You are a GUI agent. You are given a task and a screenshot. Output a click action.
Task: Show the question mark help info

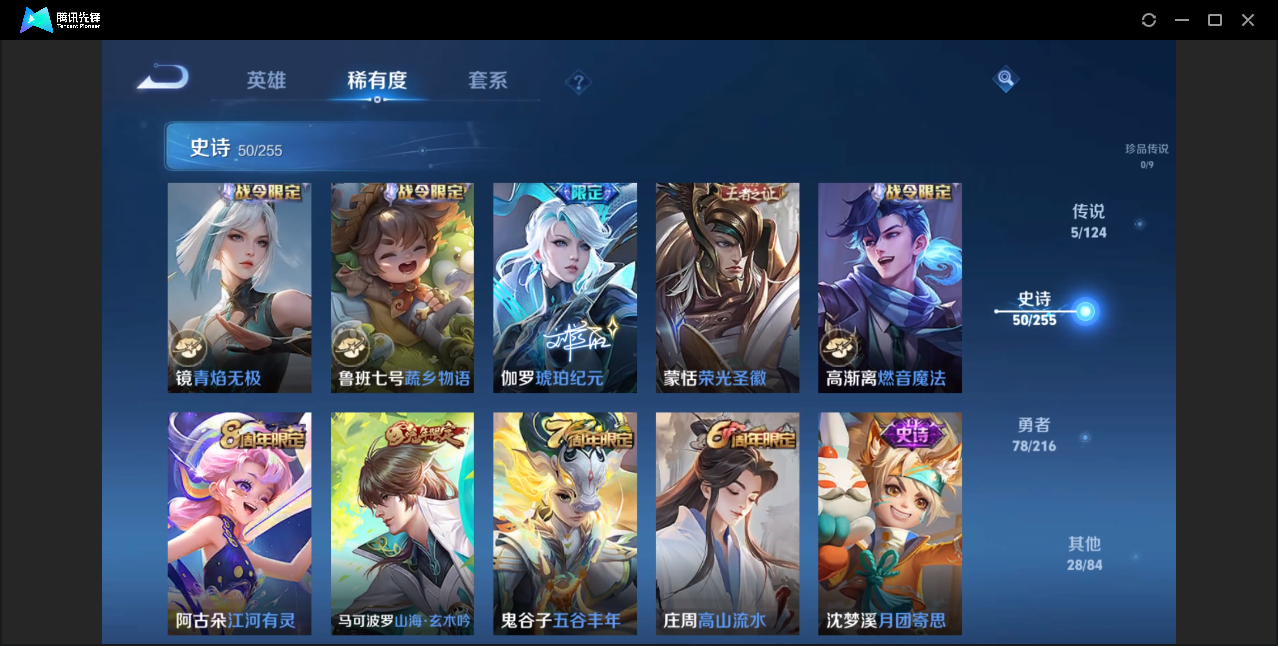point(578,82)
